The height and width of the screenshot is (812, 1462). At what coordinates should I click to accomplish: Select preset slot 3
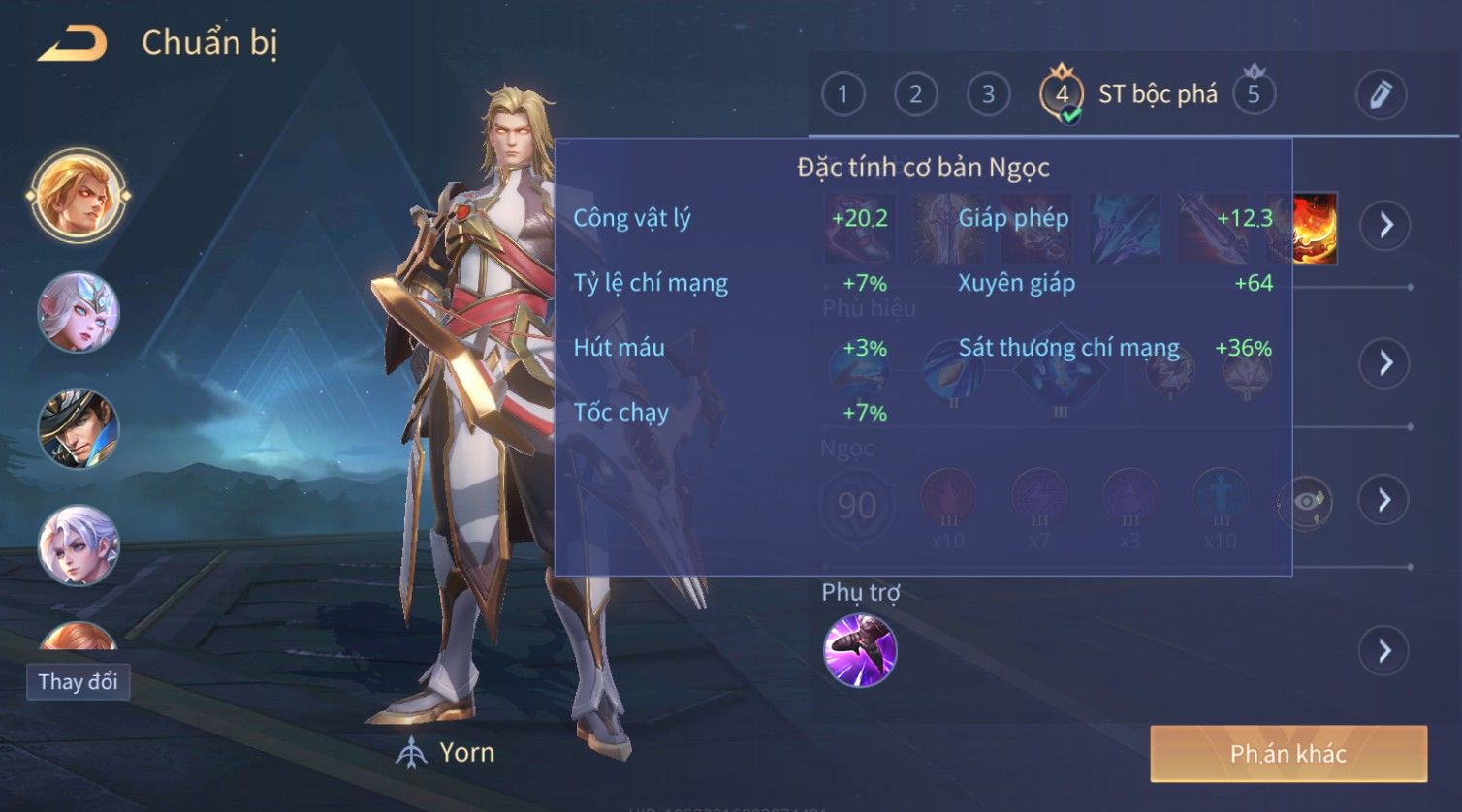(988, 94)
